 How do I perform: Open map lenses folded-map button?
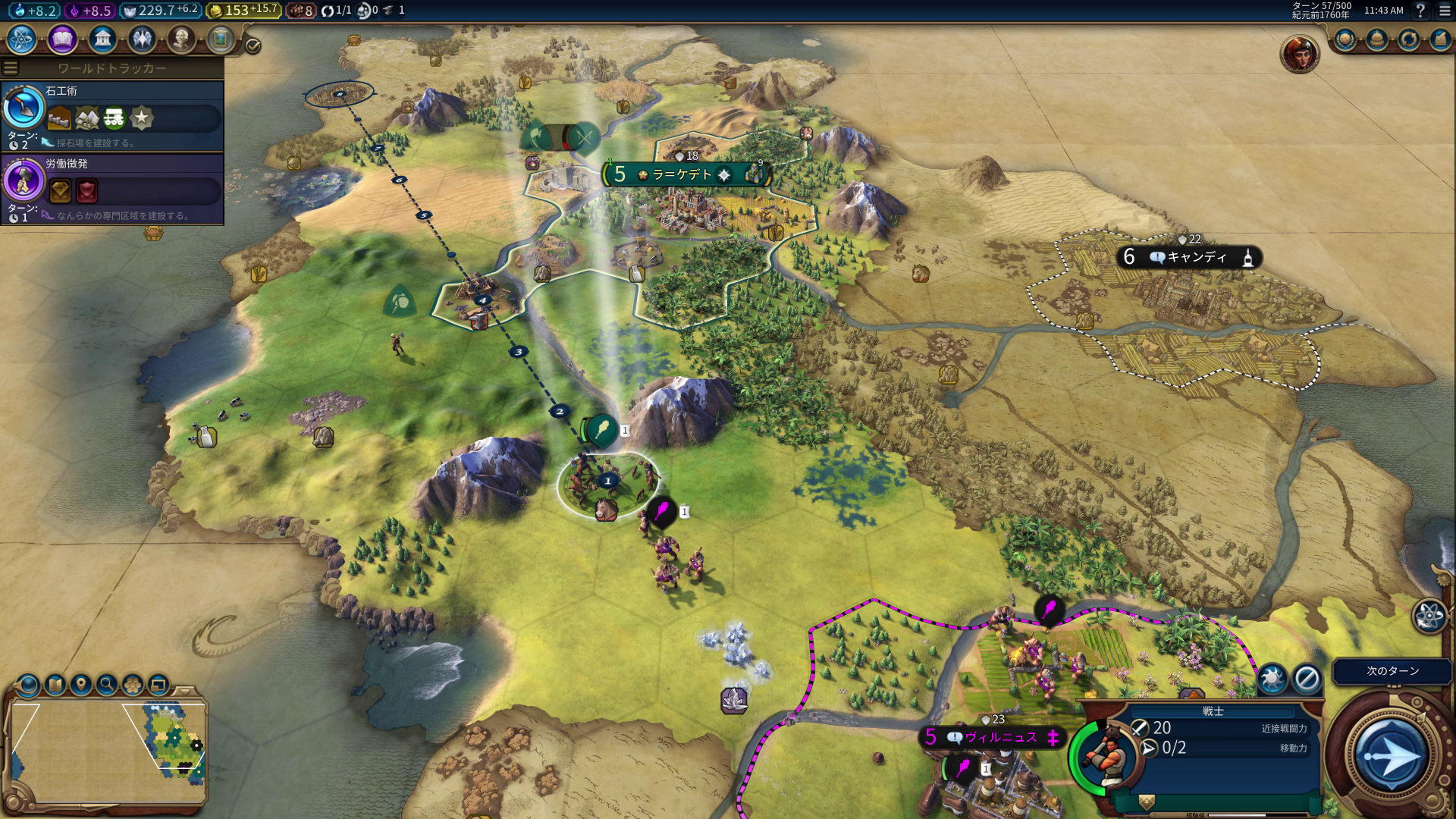[x=55, y=686]
